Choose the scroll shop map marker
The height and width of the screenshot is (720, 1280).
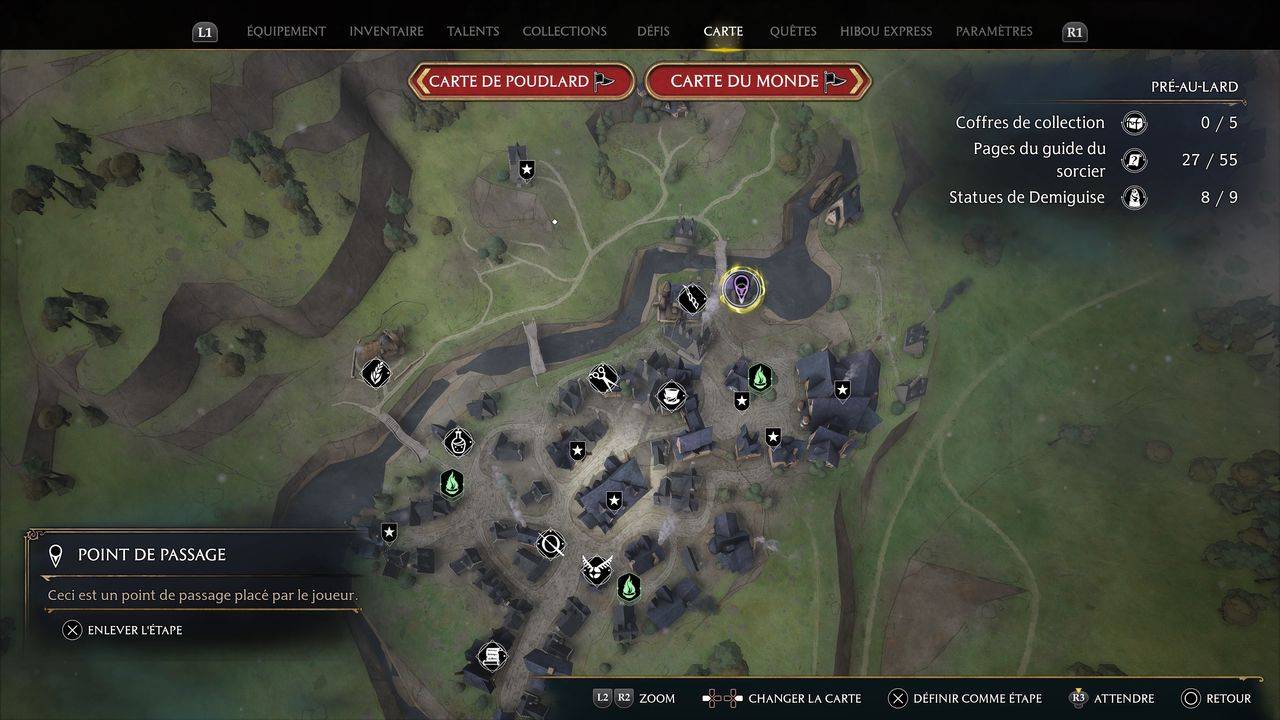tap(491, 656)
